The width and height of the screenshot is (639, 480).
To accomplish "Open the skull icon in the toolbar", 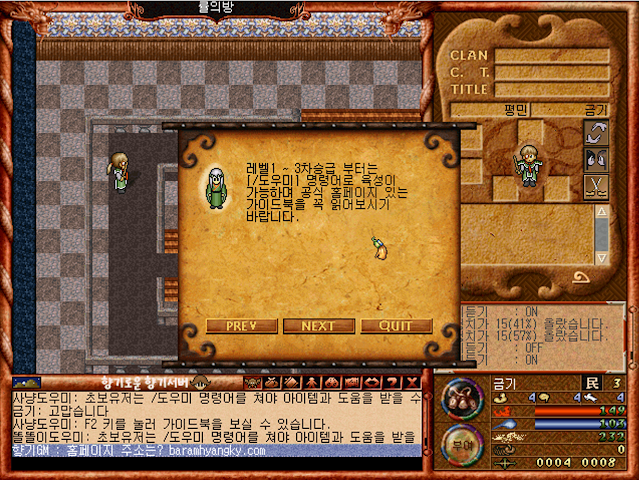I will pyautogui.click(x=252, y=383).
